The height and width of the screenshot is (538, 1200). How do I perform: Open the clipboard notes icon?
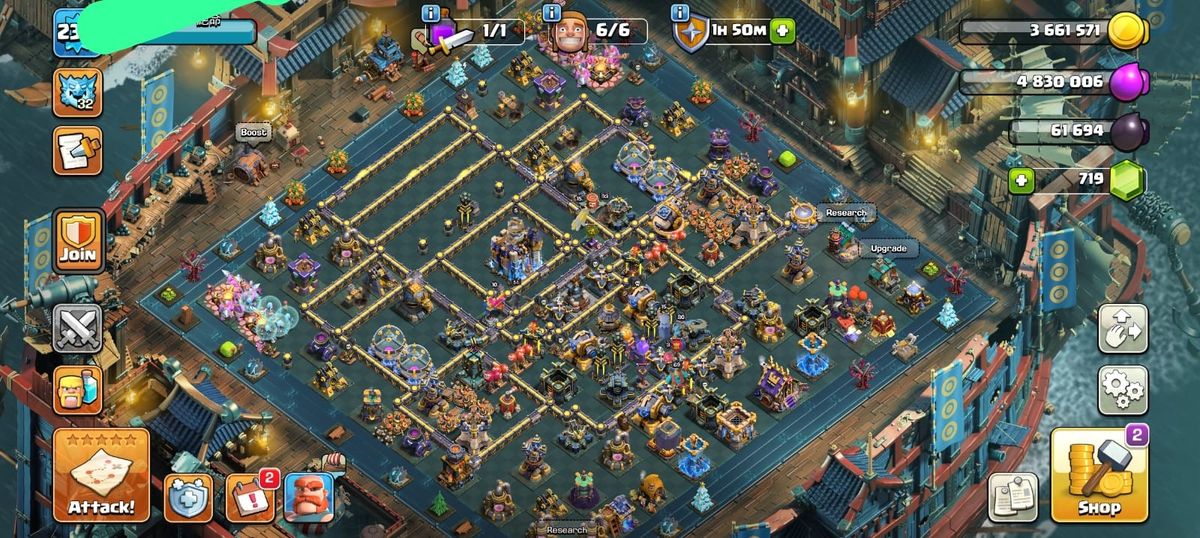click(1013, 497)
